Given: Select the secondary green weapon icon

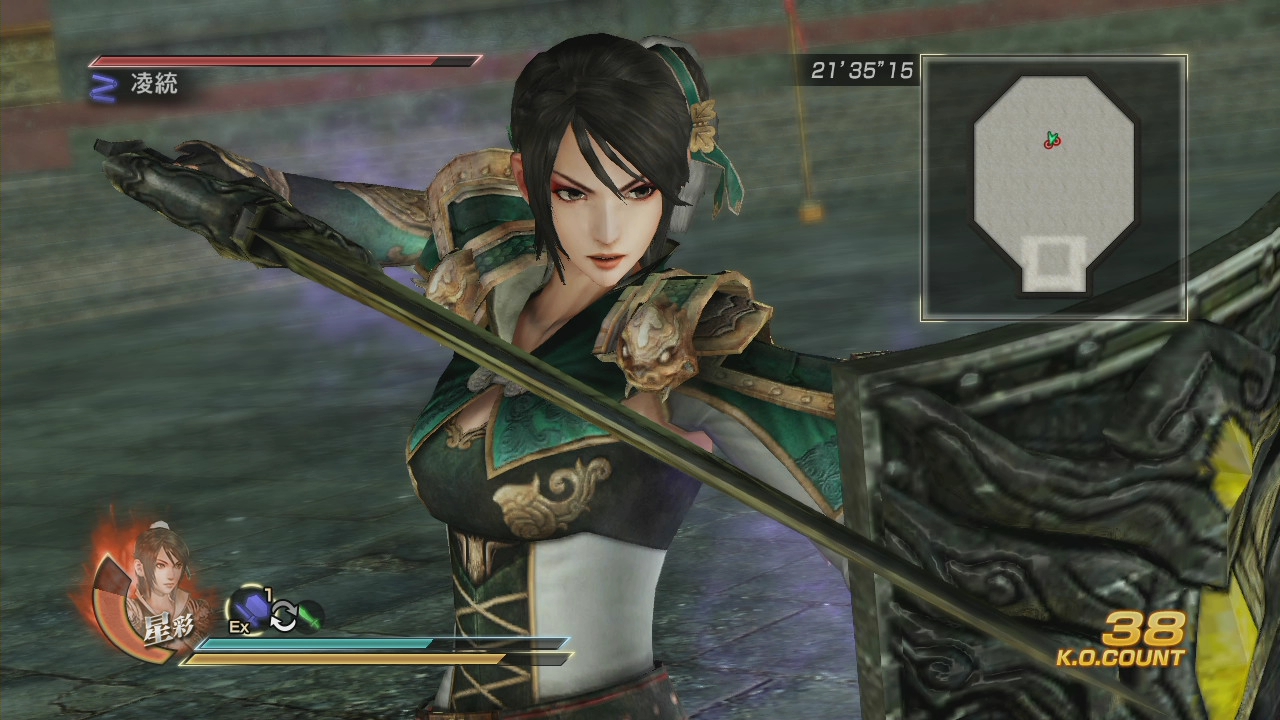Looking at the screenshot, I should click(311, 617).
